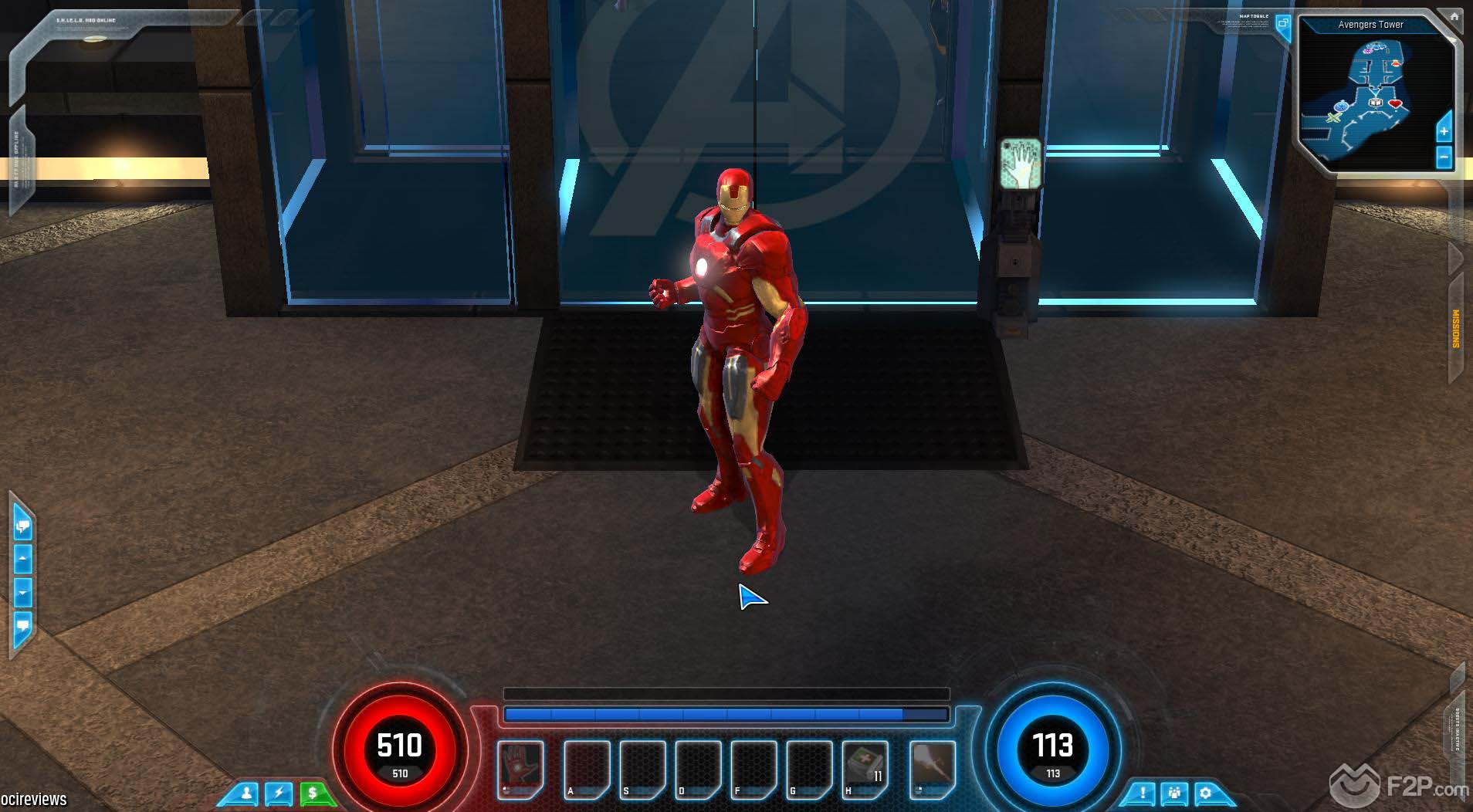Open the multi-bubble chat channels button
The width and height of the screenshot is (1473, 812).
click(22, 527)
